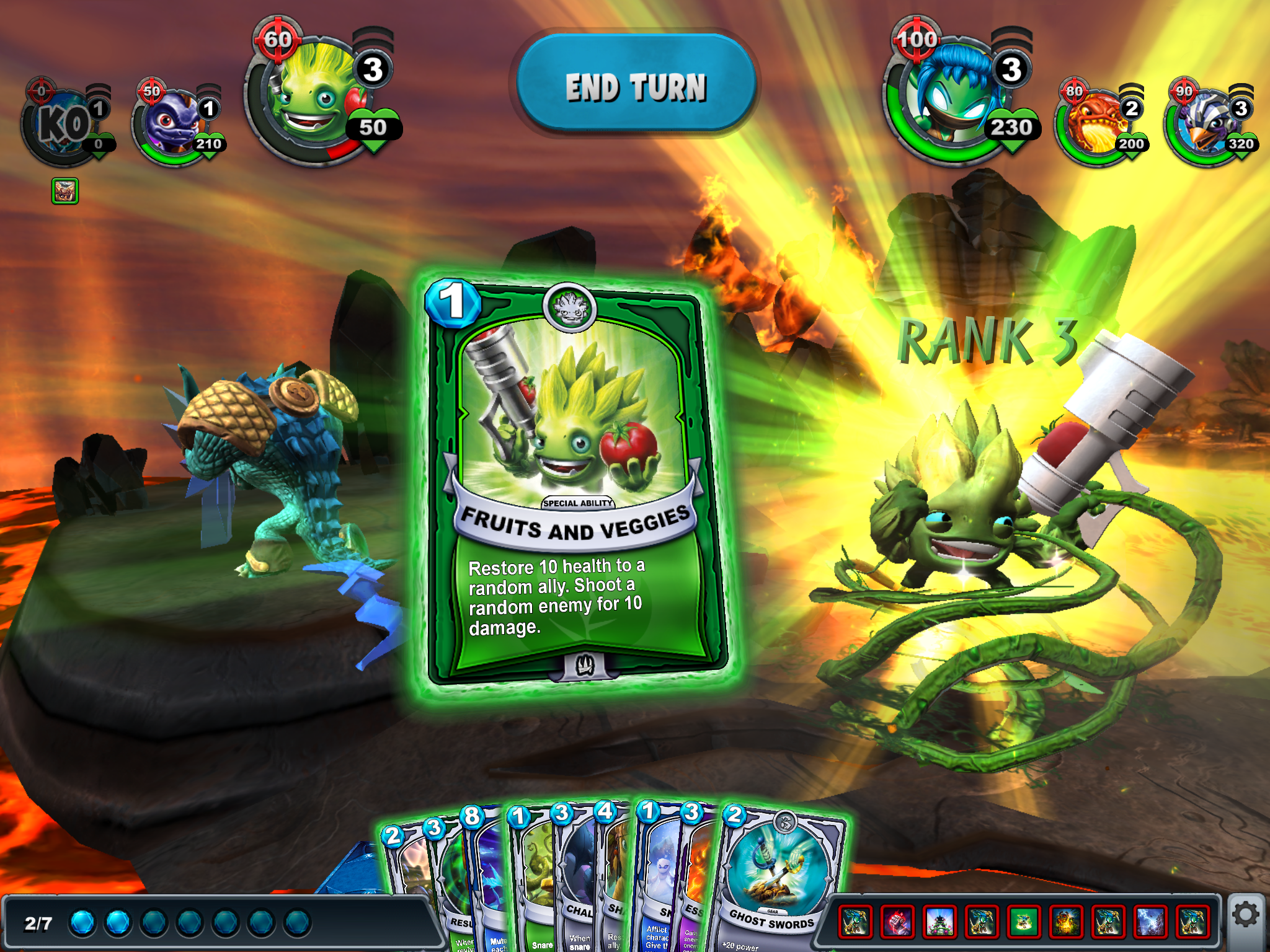Viewport: 1270px width, 952px height.
Task: Open the gear settings menu
Action: 1245,915
